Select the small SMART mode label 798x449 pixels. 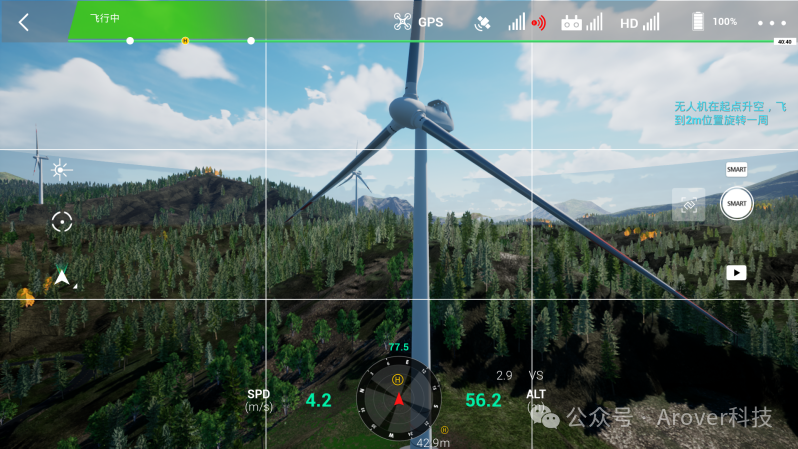[x=736, y=170]
